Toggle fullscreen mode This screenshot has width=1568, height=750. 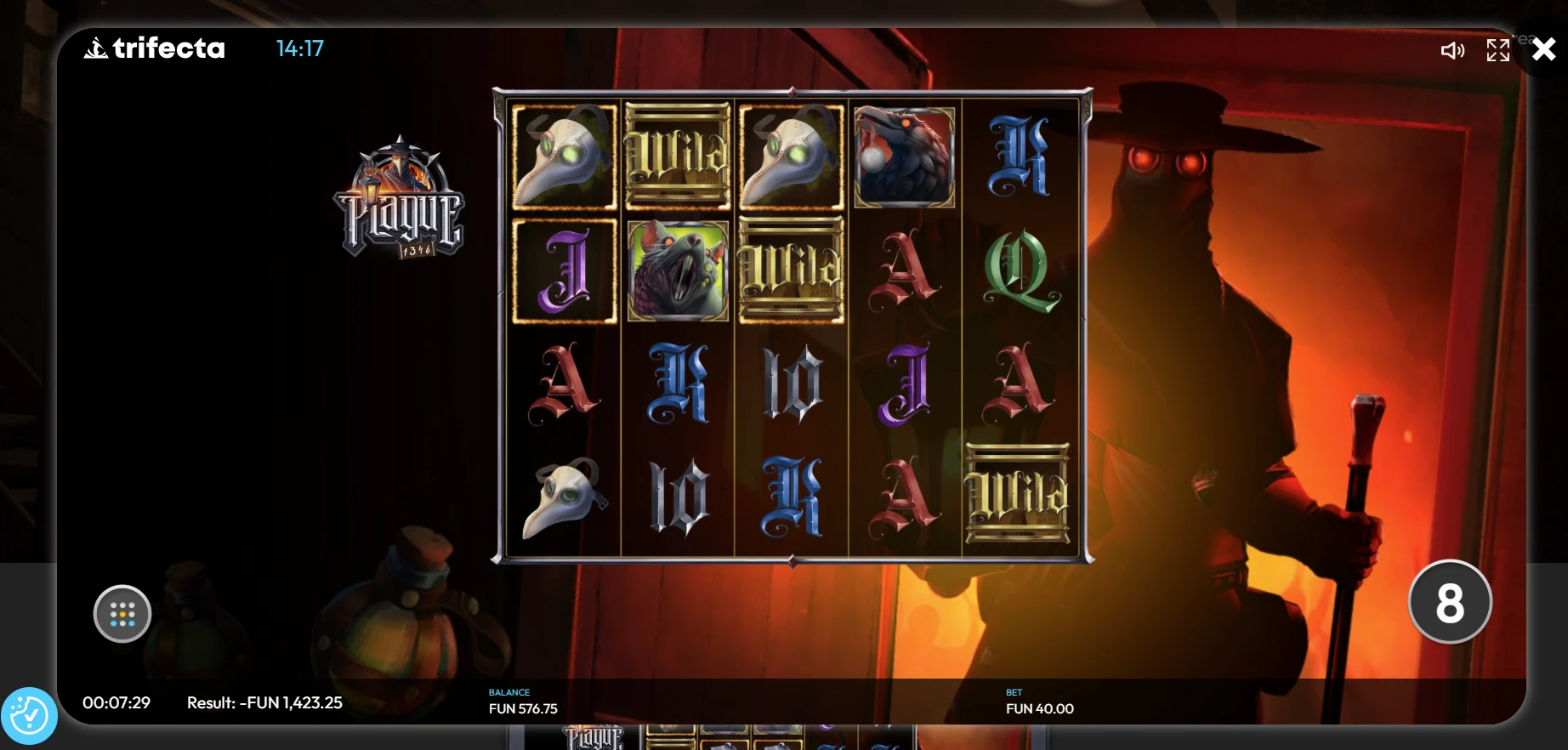(1497, 50)
